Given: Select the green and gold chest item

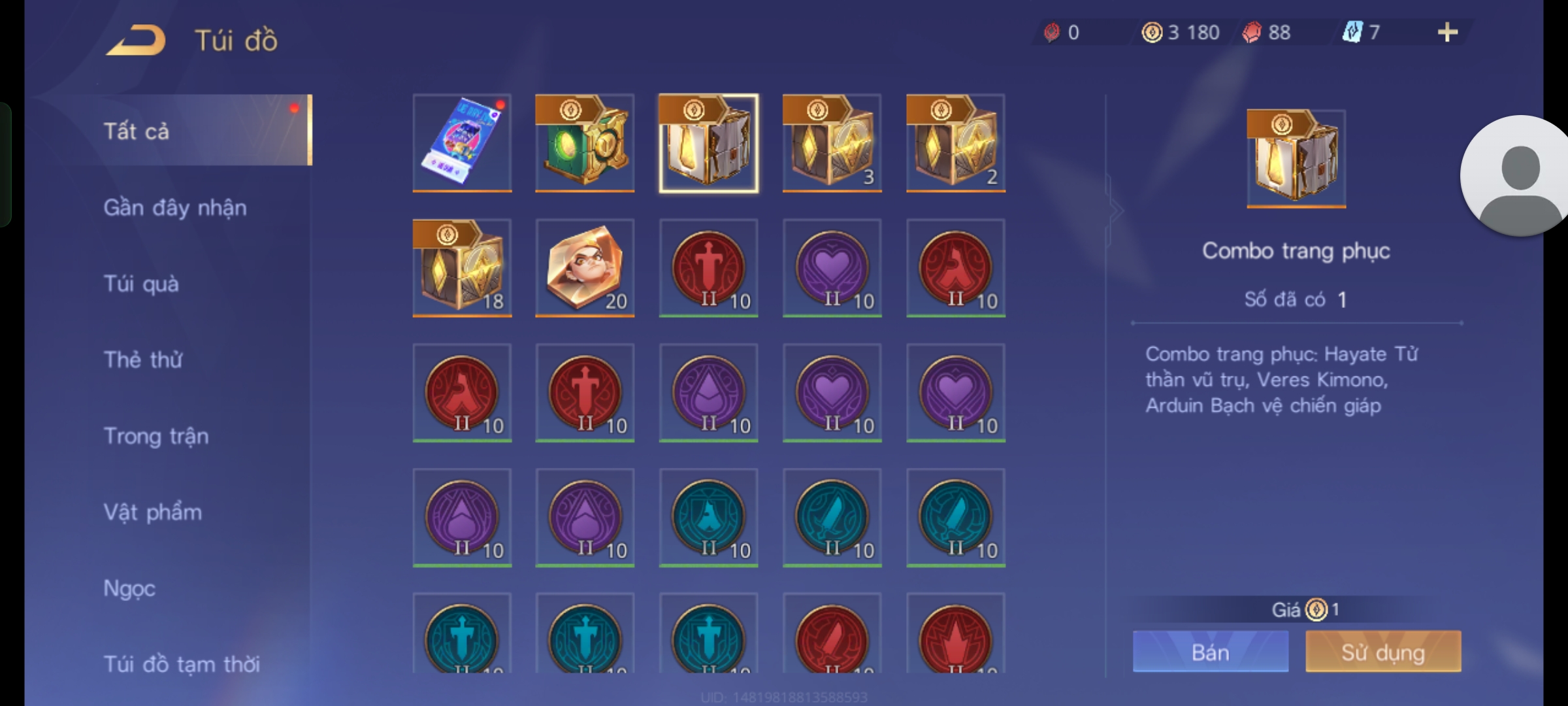Looking at the screenshot, I should tap(585, 143).
